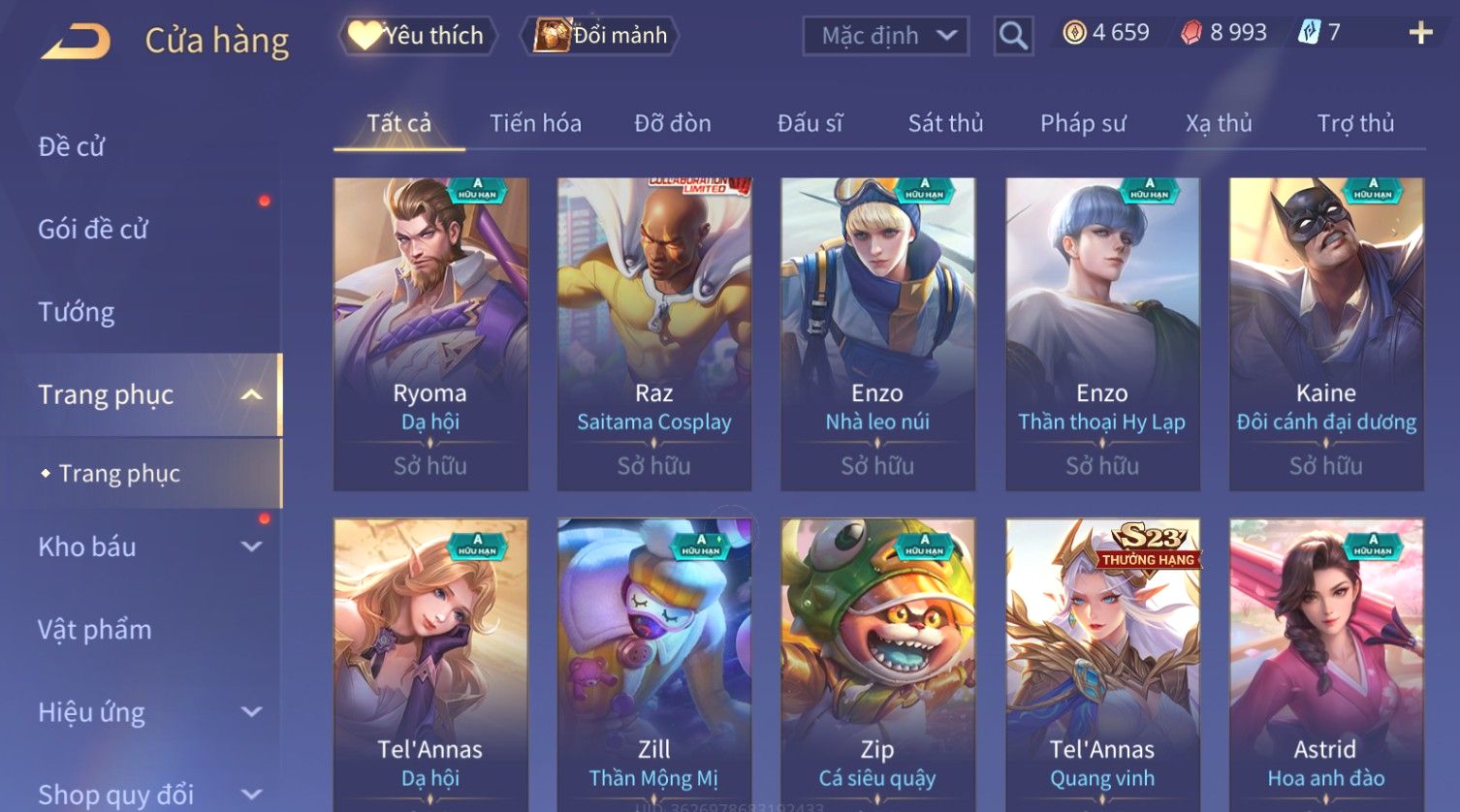This screenshot has height=812, width=1460.
Task: Open the Vật phẩm section
Action: (x=95, y=630)
